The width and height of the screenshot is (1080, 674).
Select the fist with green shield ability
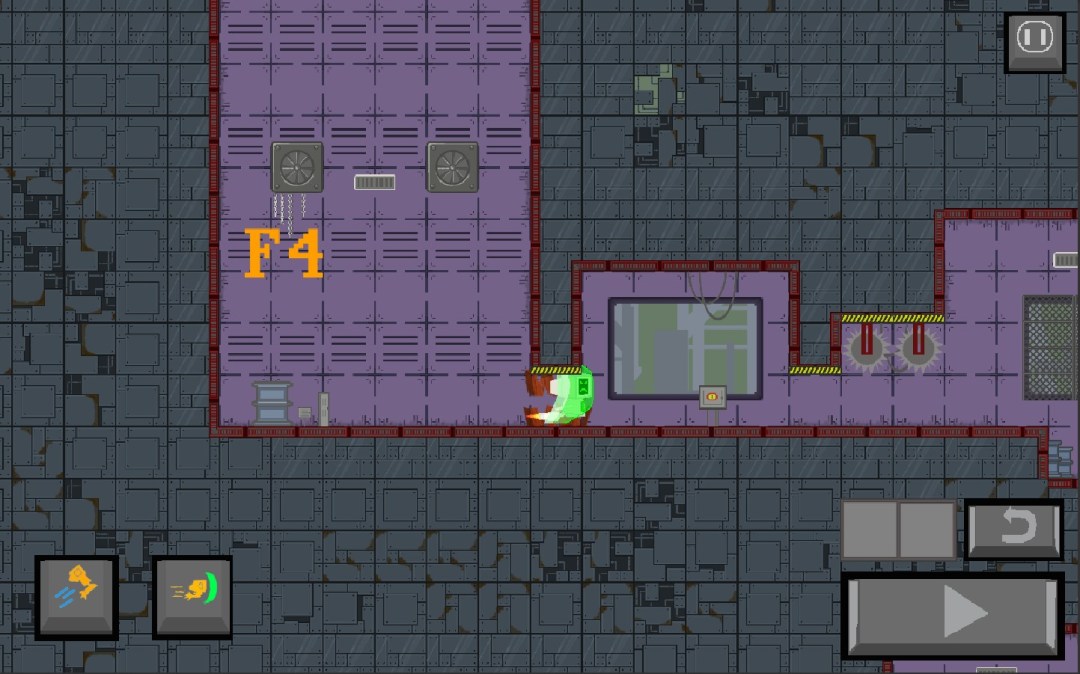193,596
